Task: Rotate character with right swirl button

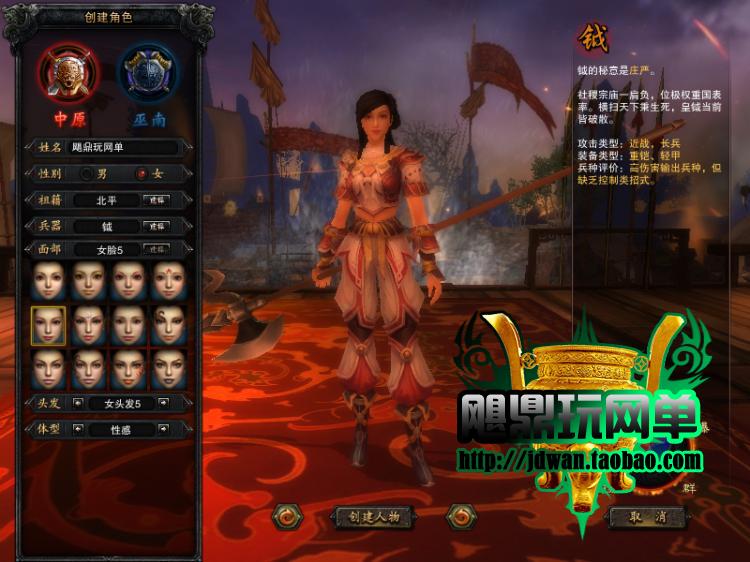Action: 459,517
